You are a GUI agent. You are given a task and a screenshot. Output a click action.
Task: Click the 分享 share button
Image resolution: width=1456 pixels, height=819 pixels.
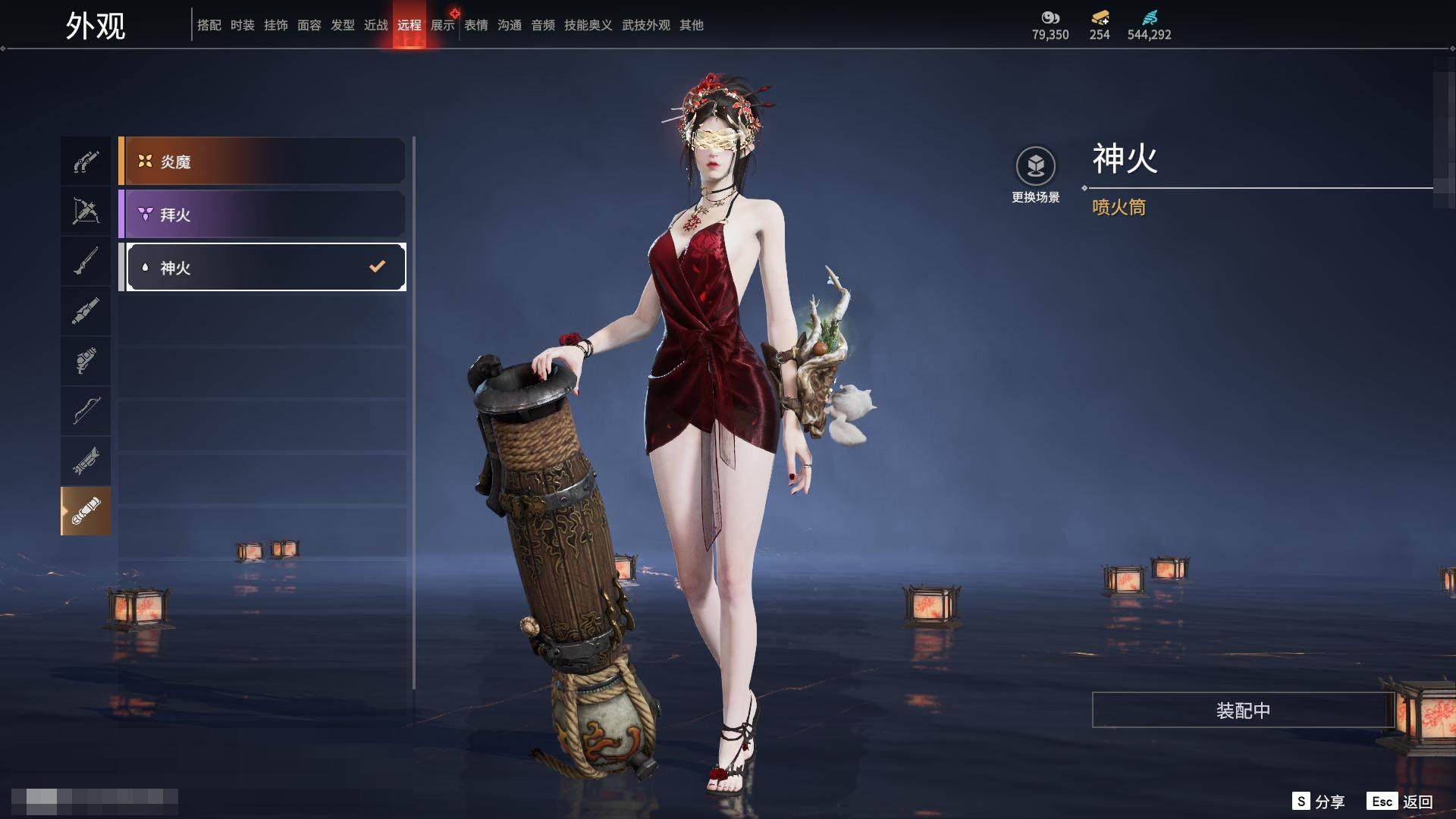click(1319, 802)
